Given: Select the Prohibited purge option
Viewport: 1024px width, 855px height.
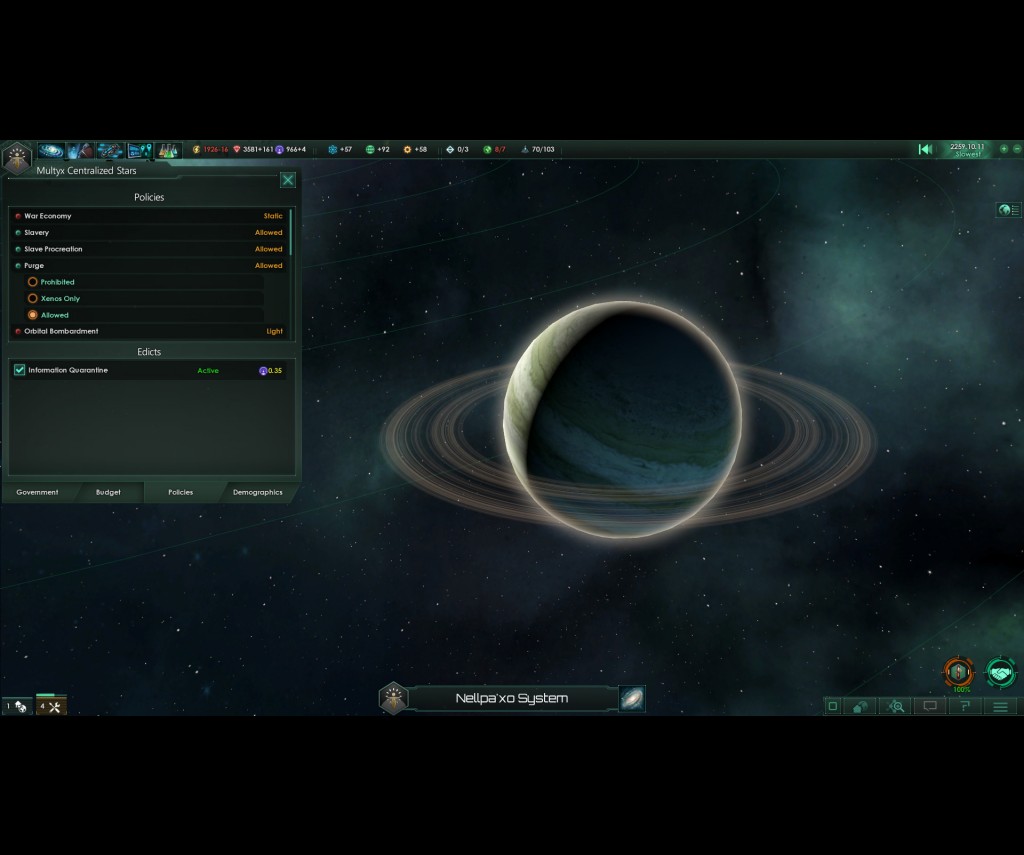Looking at the screenshot, I should click(33, 282).
